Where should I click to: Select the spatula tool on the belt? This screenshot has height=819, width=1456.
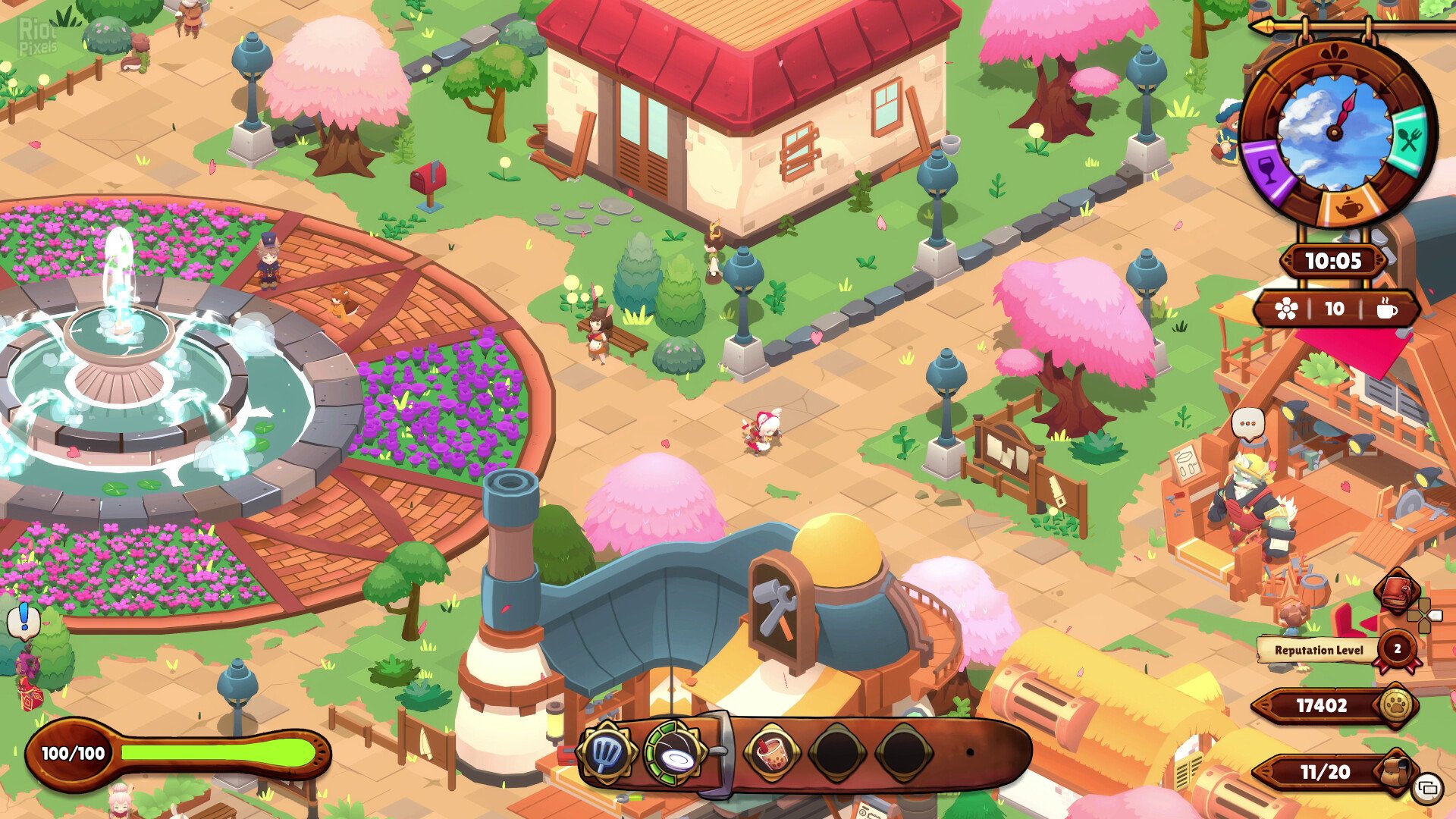coord(606,752)
